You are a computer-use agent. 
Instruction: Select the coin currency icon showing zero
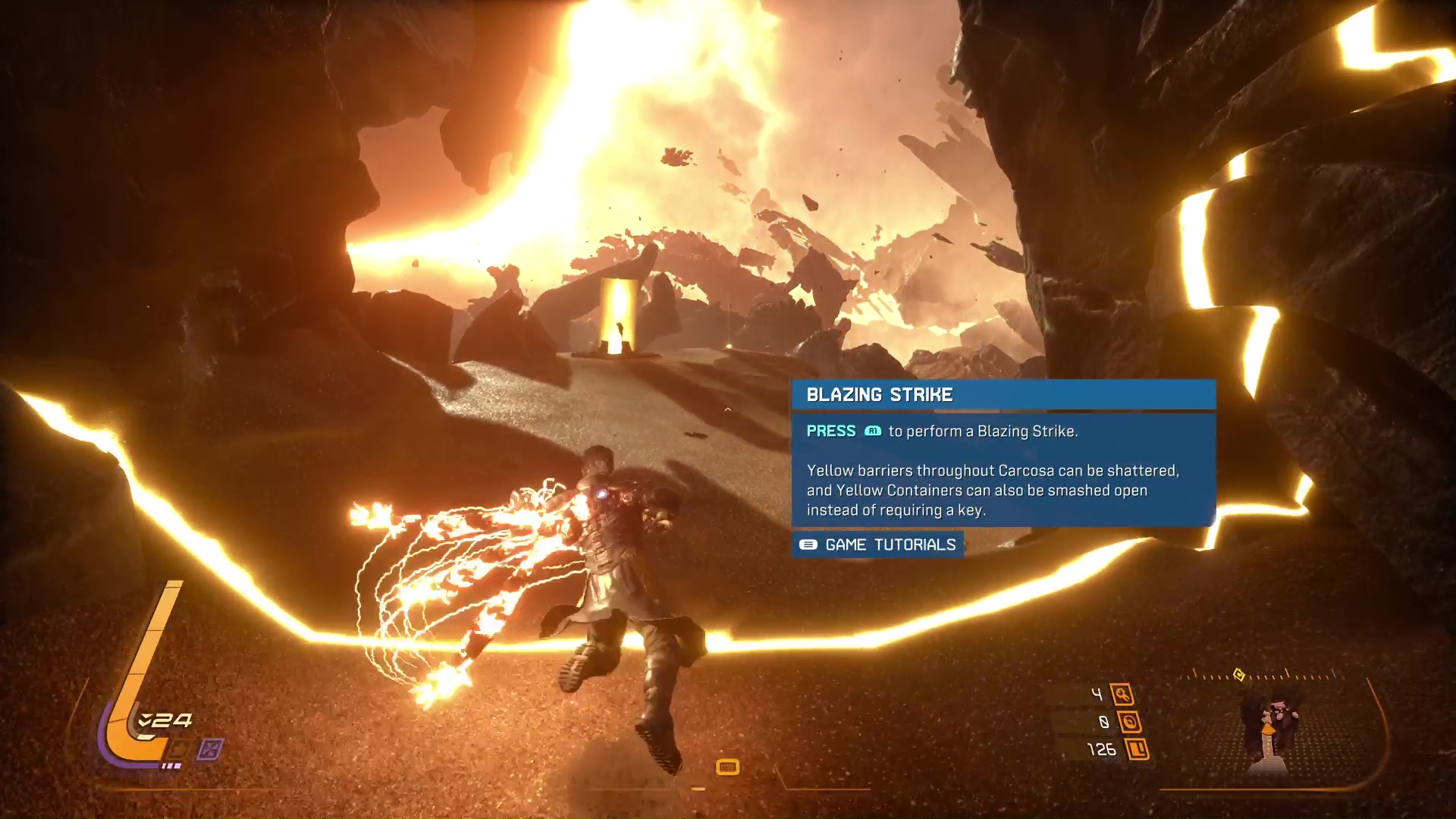1129,722
